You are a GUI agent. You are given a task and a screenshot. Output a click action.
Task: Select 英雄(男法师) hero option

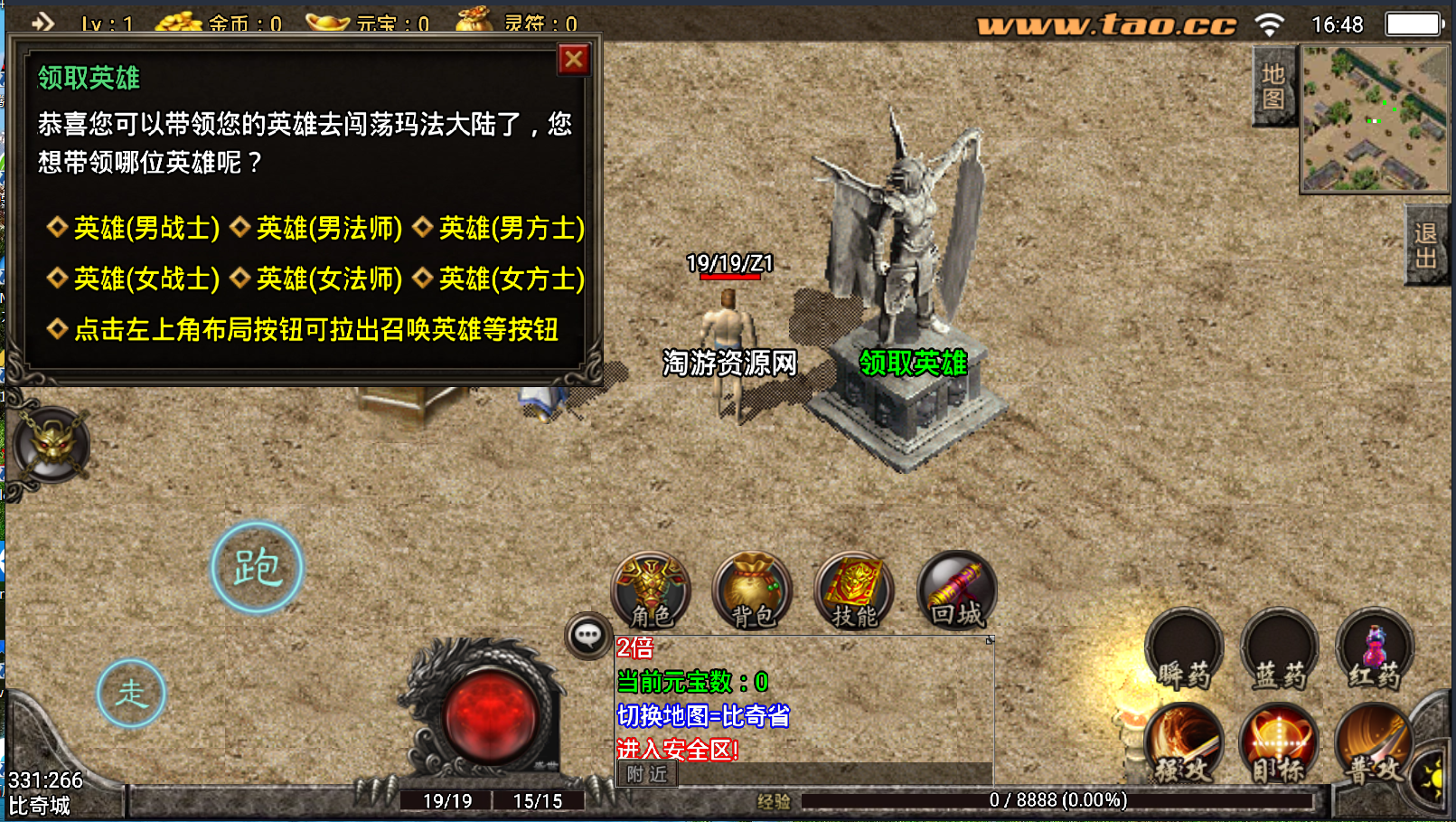pyautogui.click(x=328, y=228)
